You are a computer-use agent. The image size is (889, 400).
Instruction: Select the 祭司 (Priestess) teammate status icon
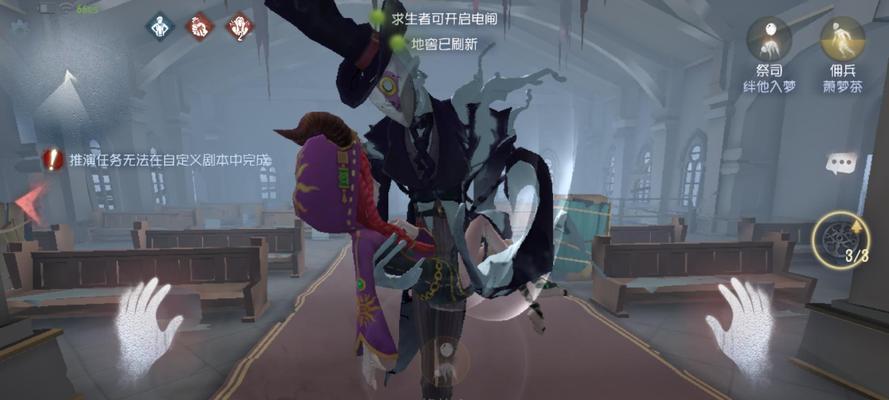click(769, 39)
